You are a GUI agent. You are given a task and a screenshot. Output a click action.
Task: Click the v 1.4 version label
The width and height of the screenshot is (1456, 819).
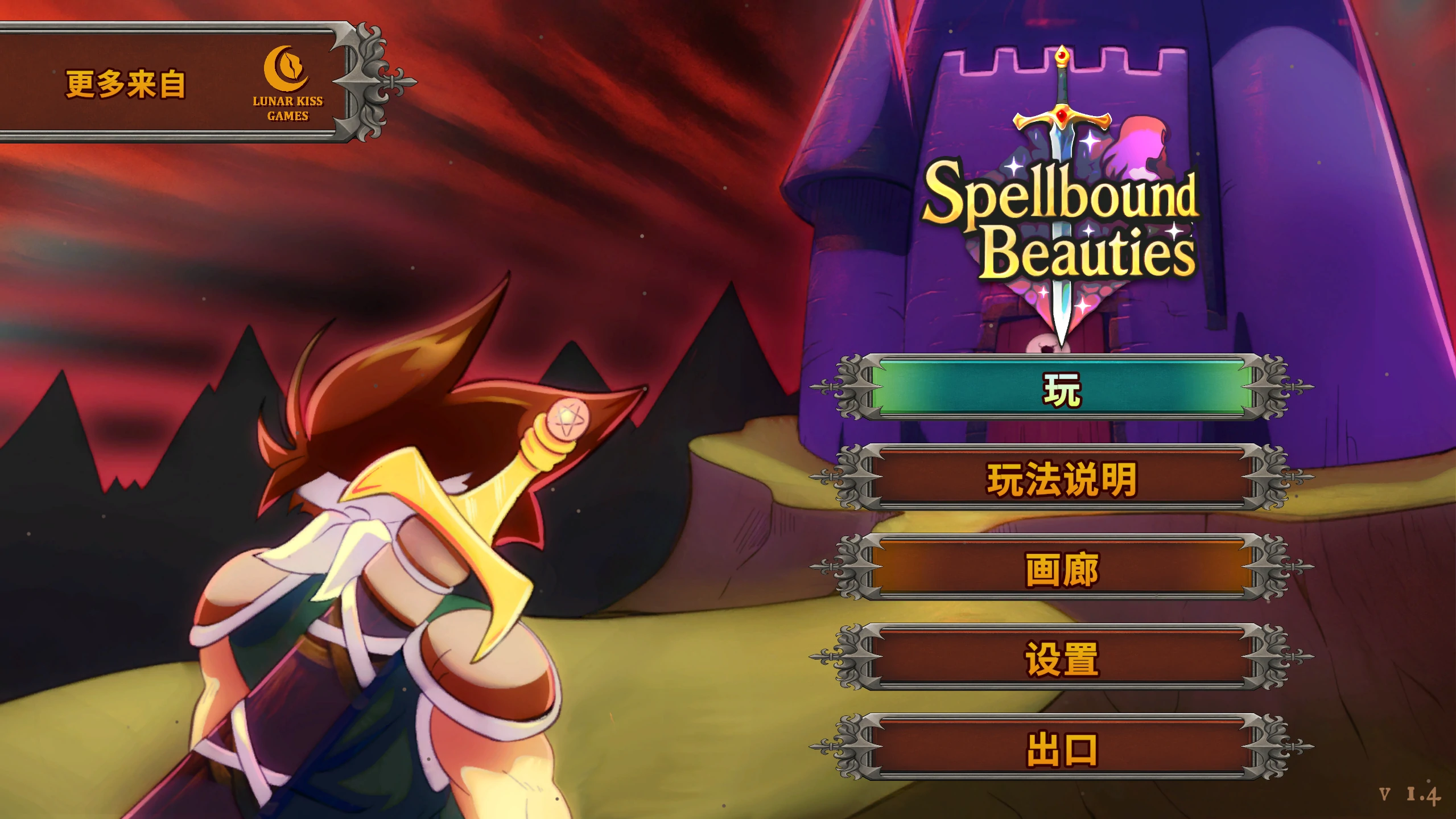[1408, 792]
